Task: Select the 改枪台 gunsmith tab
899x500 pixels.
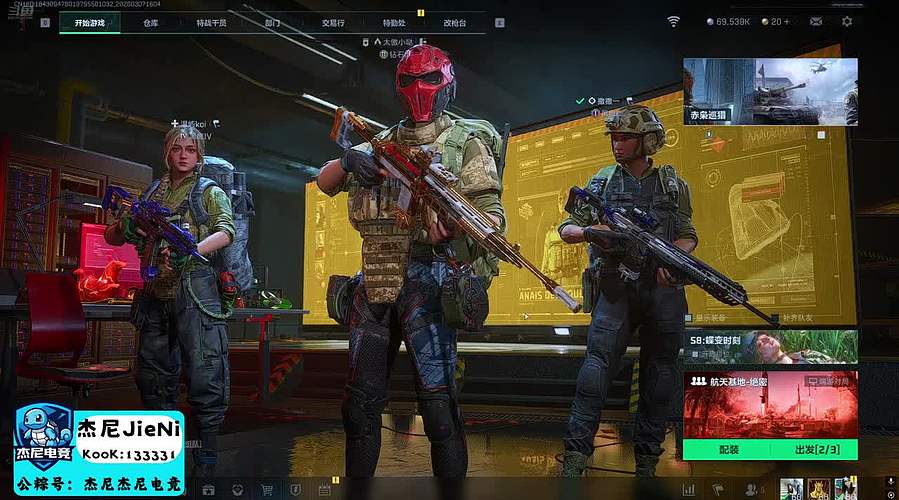Action: (454, 22)
